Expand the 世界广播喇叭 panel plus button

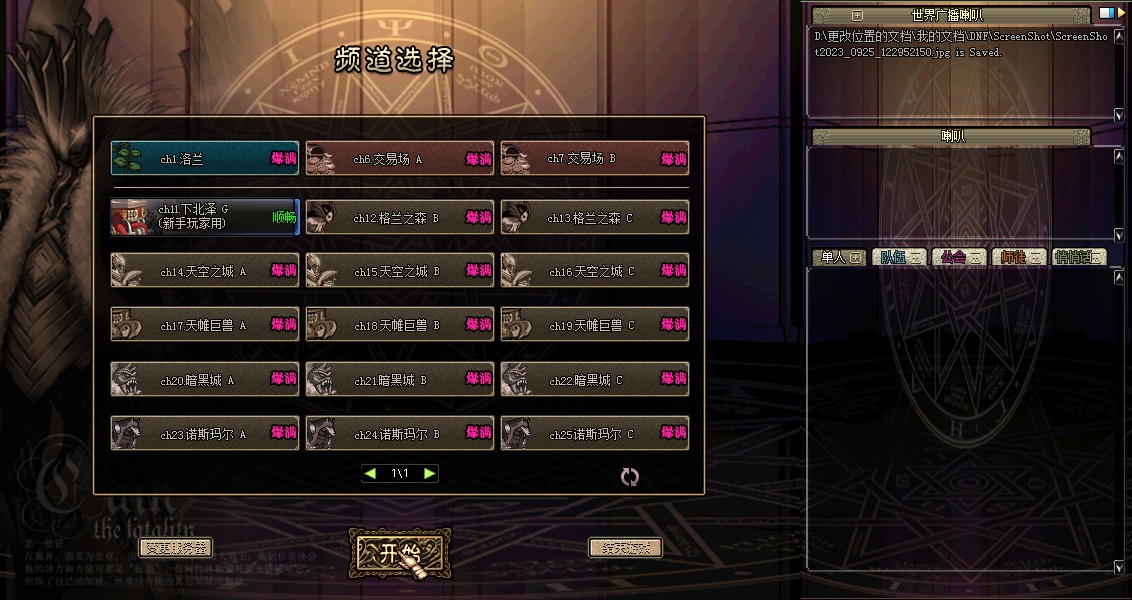[857, 15]
